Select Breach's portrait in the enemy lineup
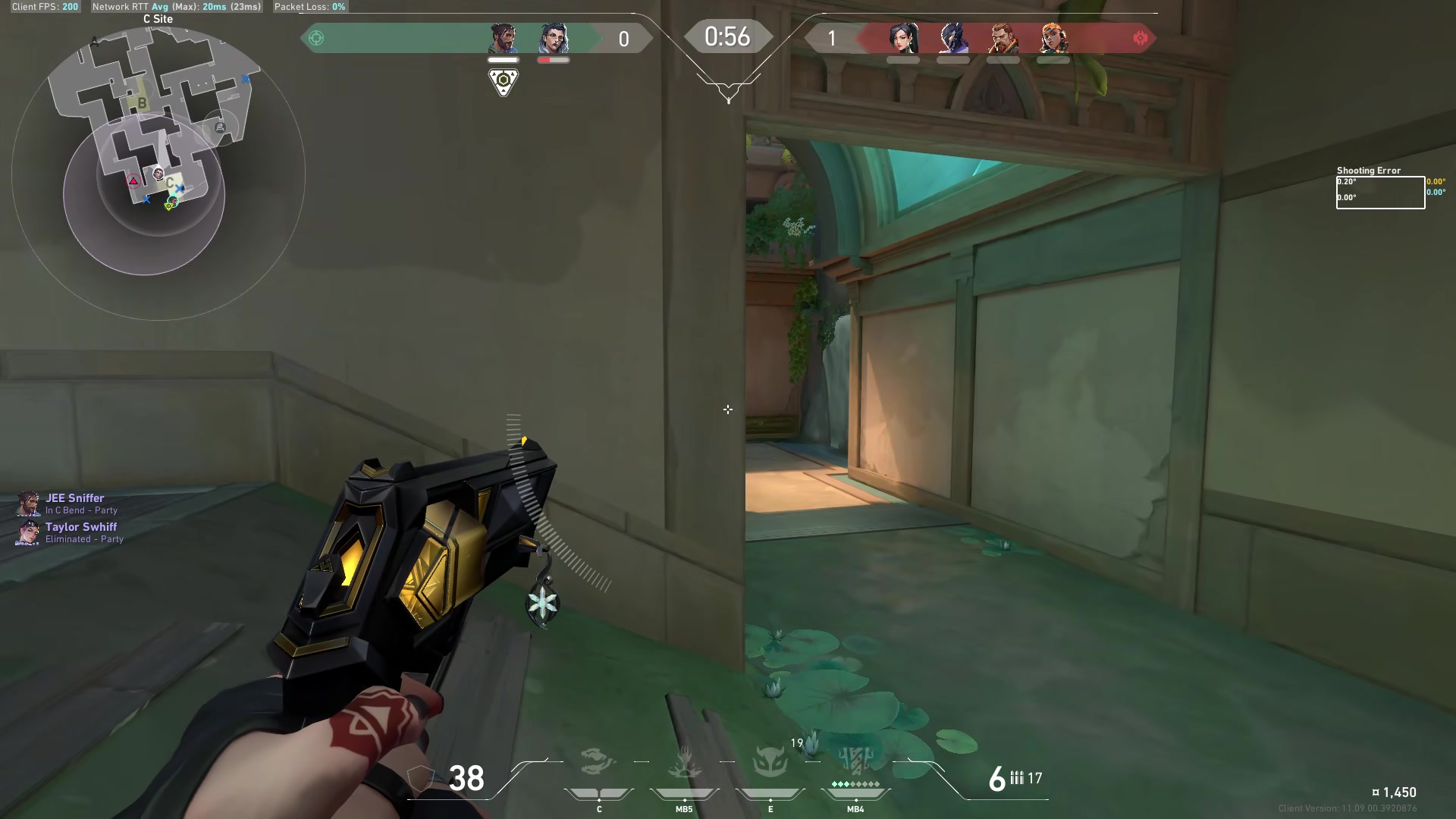 (x=1004, y=38)
